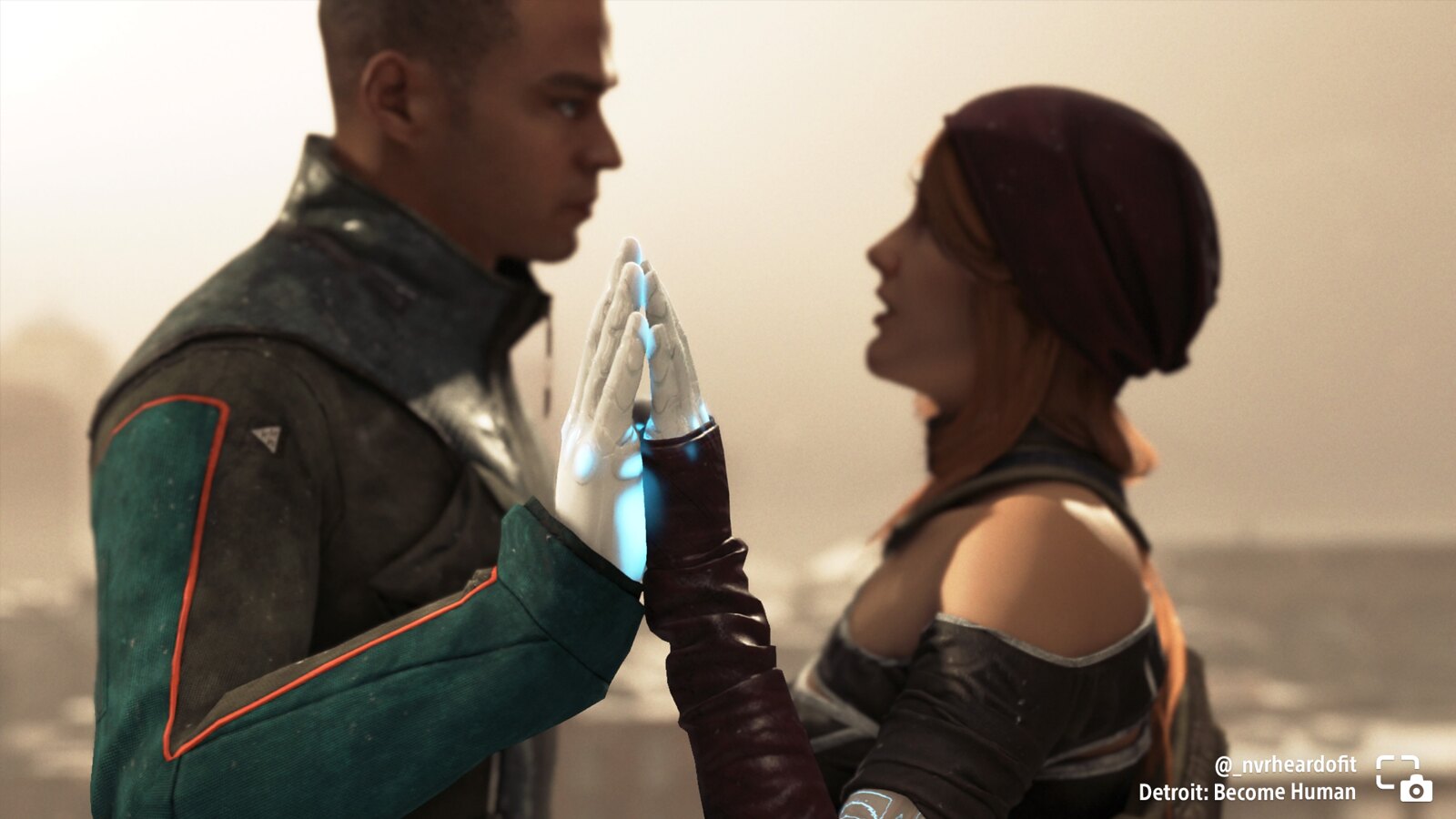This screenshot has width=1456, height=819.
Task: Open the @_nvrheardofit username handle
Action: coord(1285,764)
